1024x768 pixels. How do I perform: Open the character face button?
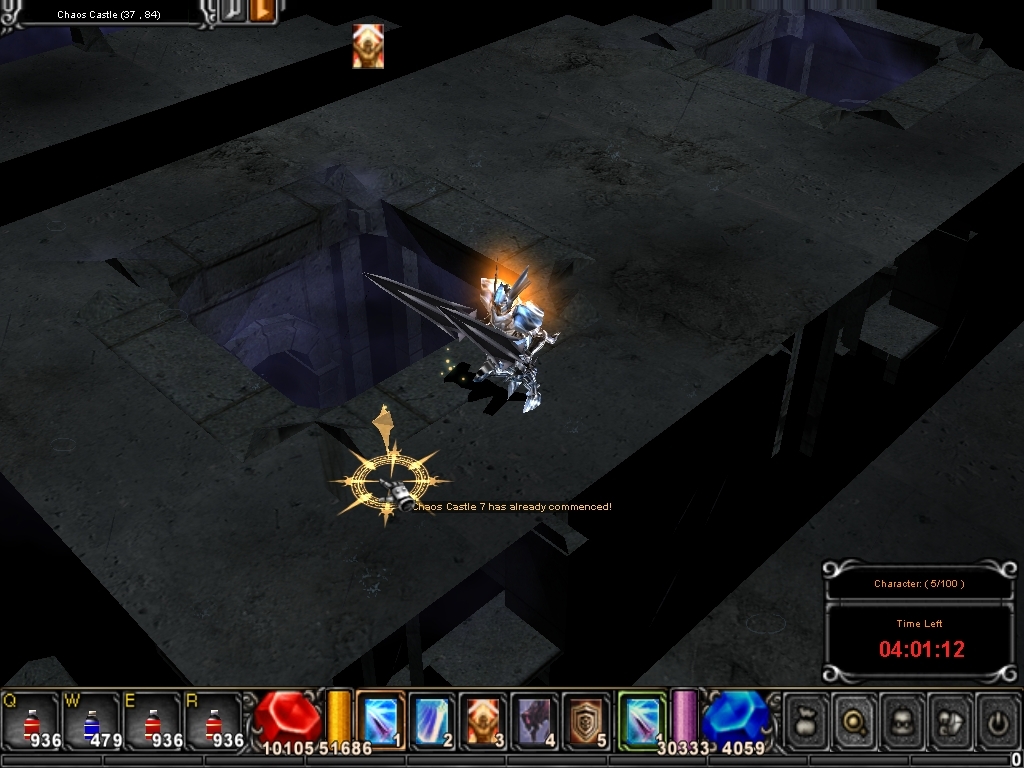903,720
